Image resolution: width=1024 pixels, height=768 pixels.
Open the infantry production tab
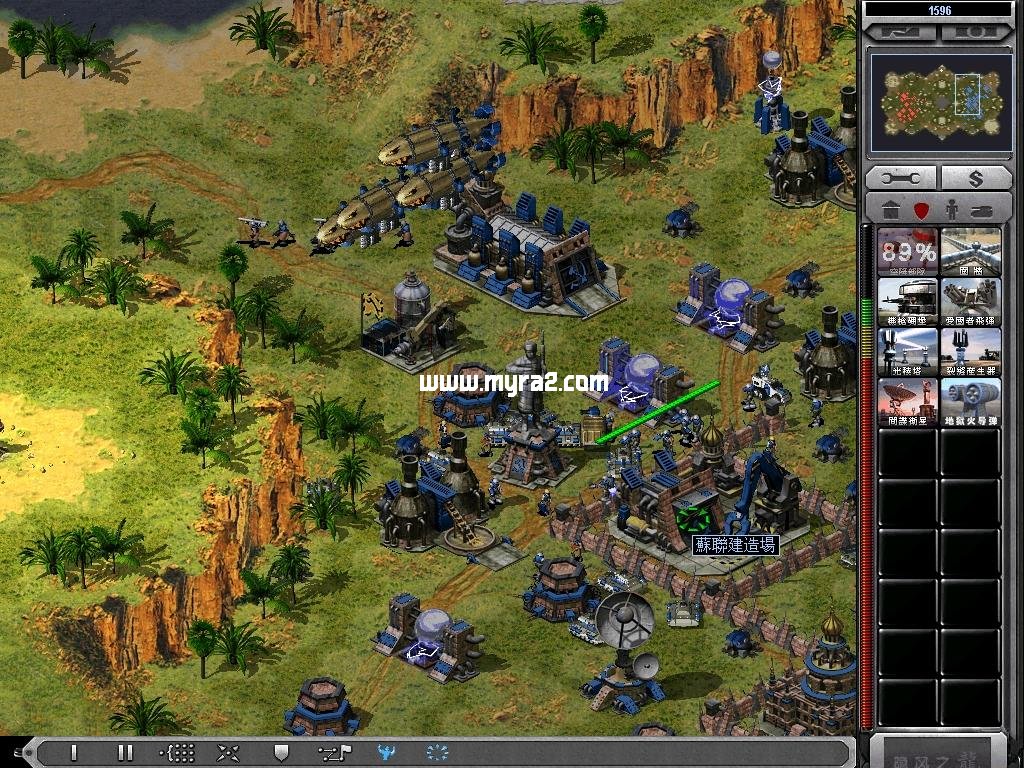[953, 211]
